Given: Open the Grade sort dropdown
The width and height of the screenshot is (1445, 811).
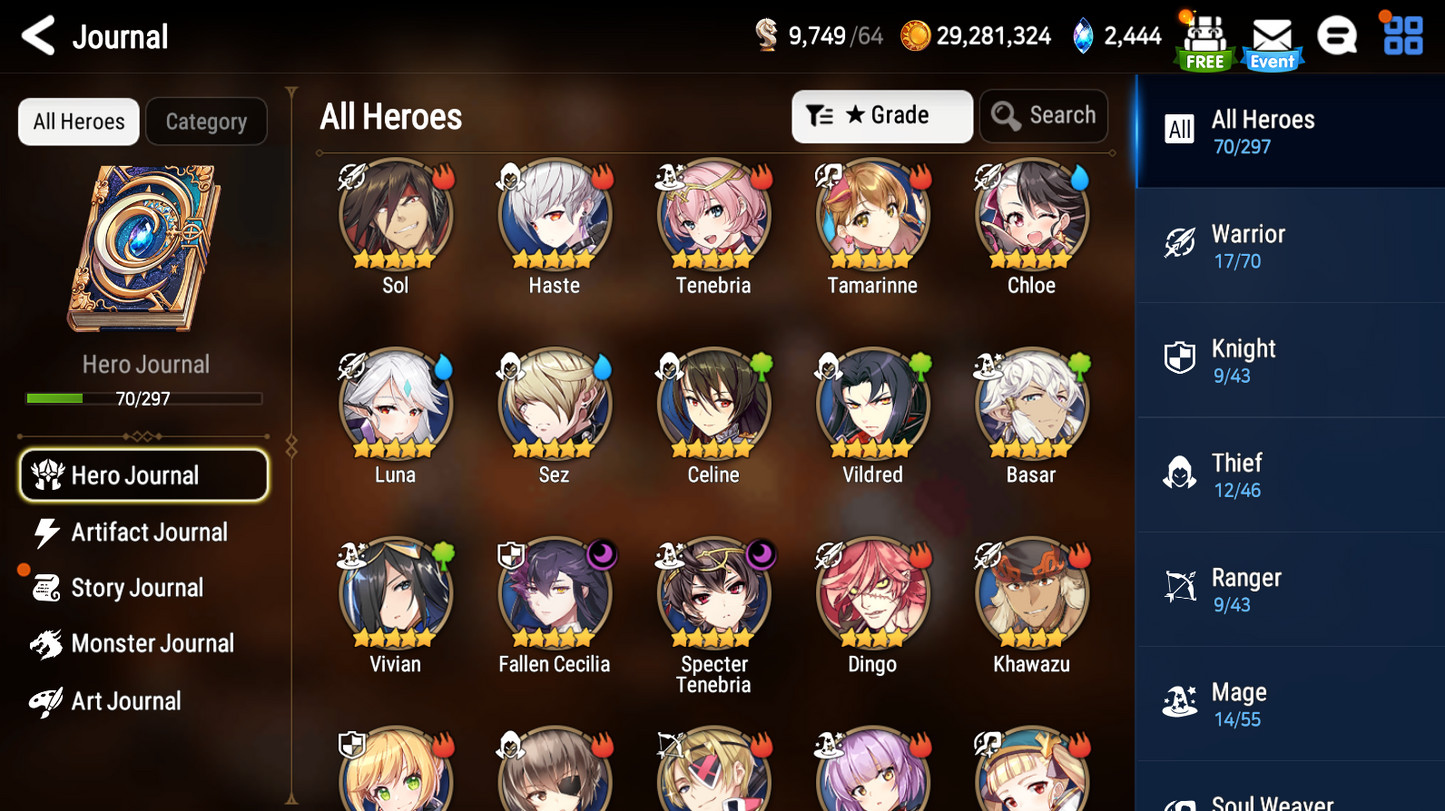Looking at the screenshot, I should [x=881, y=116].
